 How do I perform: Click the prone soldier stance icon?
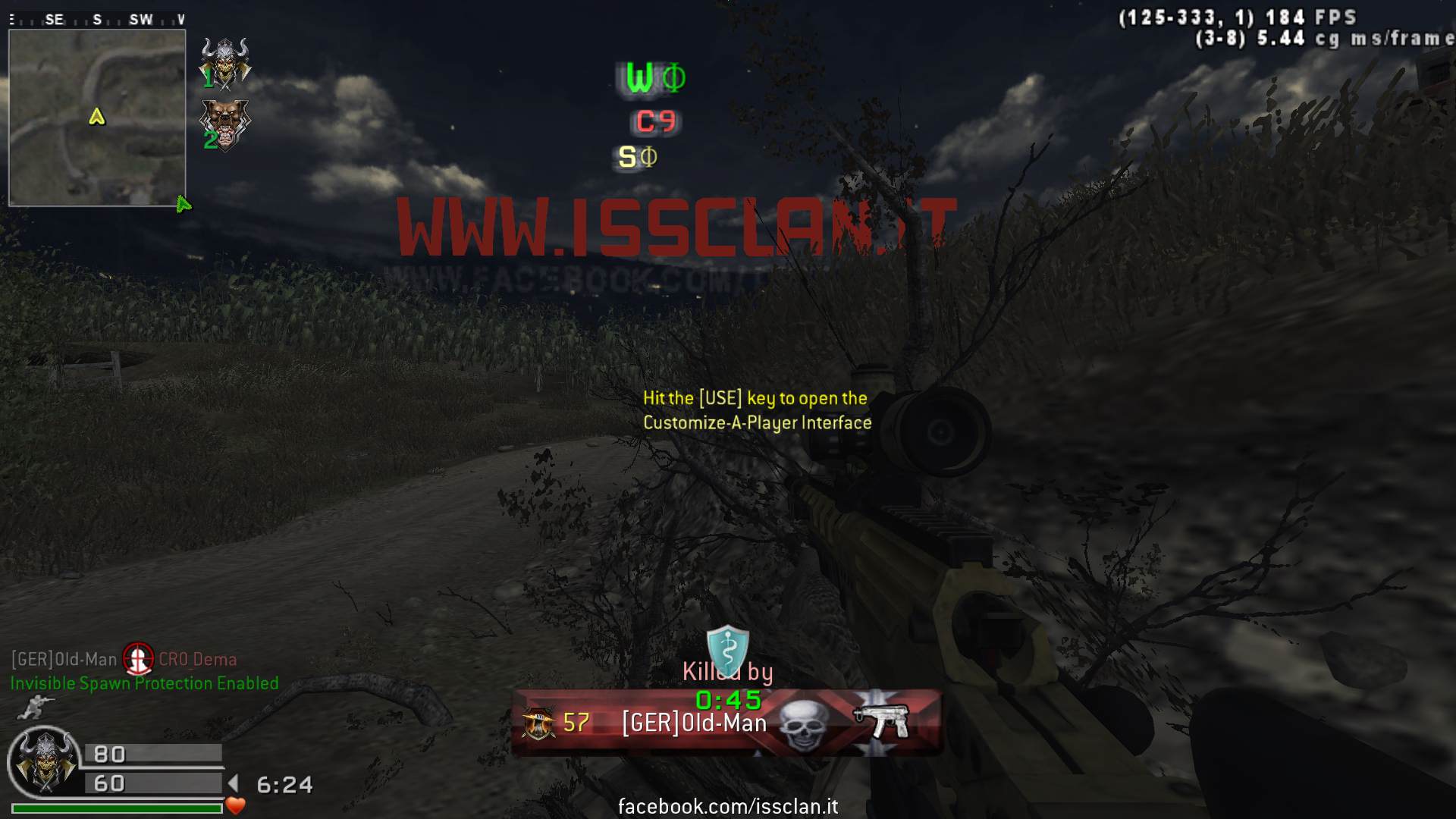click(x=32, y=708)
